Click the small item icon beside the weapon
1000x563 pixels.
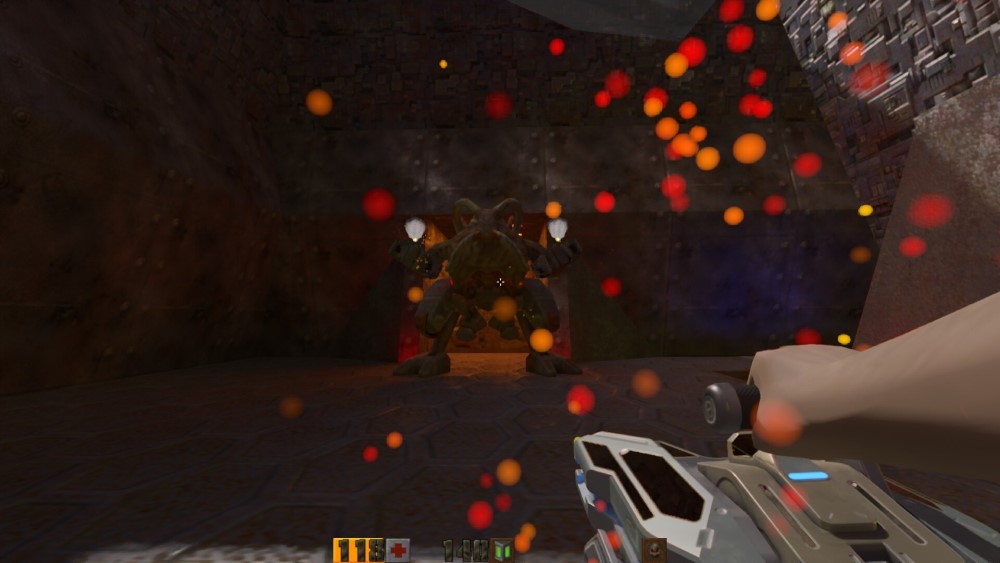[654, 549]
